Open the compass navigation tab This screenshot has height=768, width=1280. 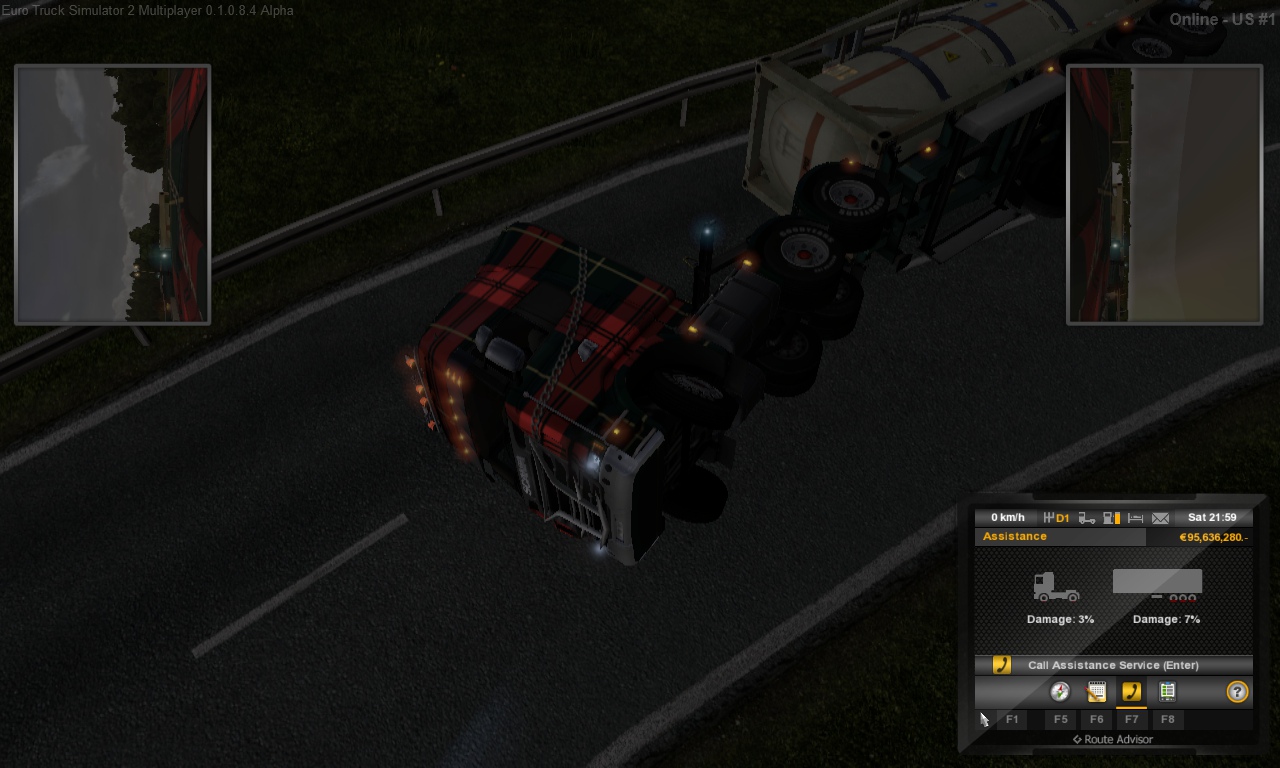point(1060,691)
